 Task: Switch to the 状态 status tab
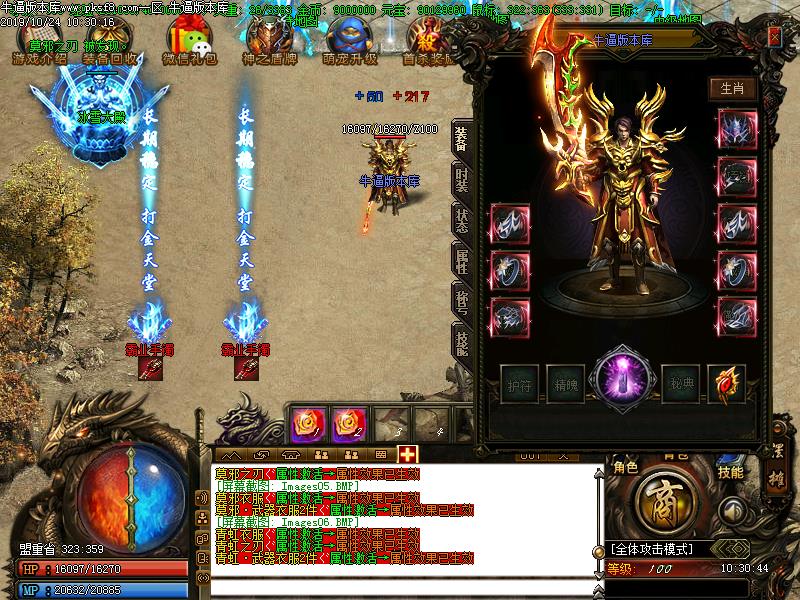461,222
